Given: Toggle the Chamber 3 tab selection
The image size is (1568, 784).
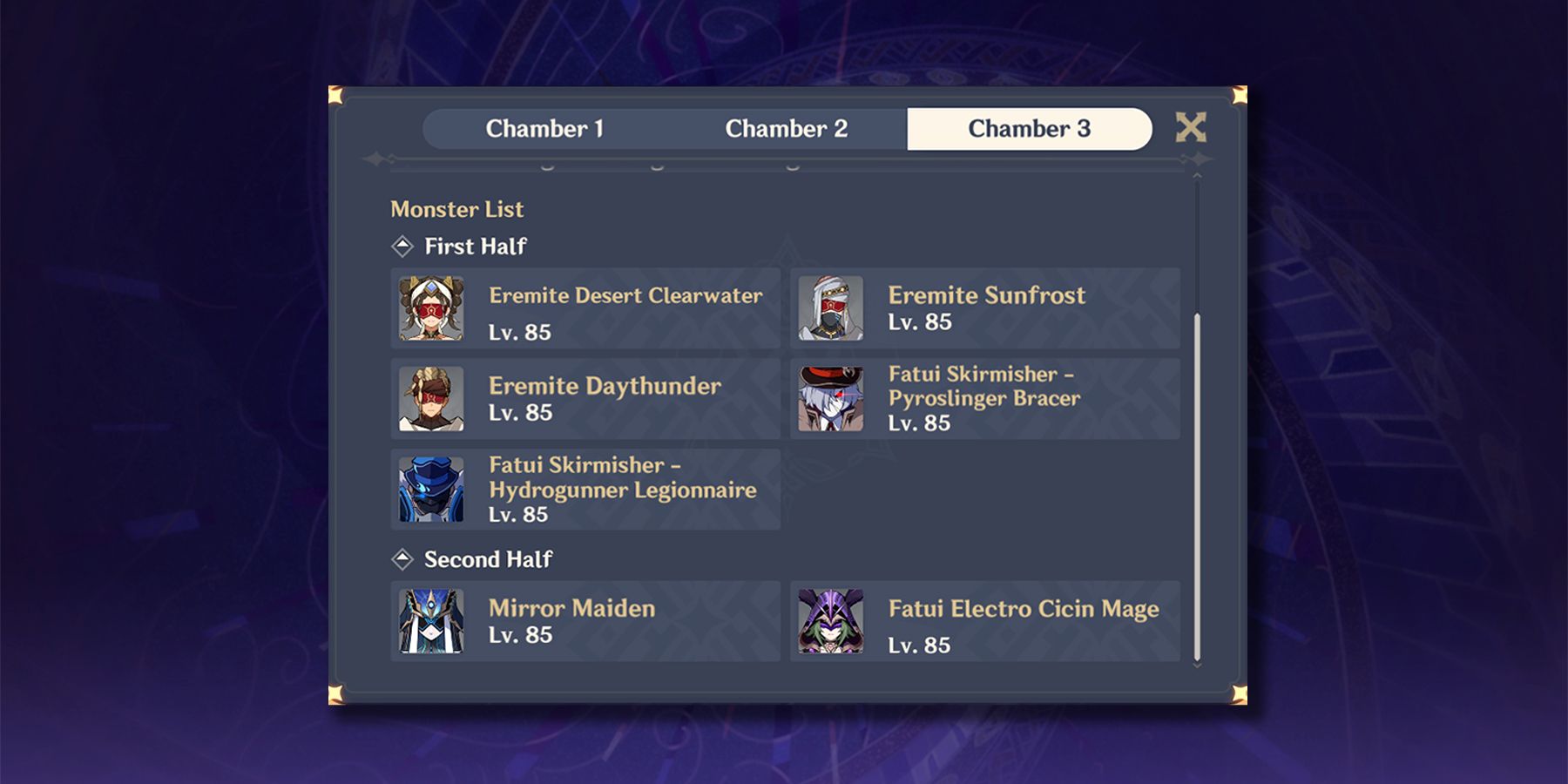Looking at the screenshot, I should 1030,129.
